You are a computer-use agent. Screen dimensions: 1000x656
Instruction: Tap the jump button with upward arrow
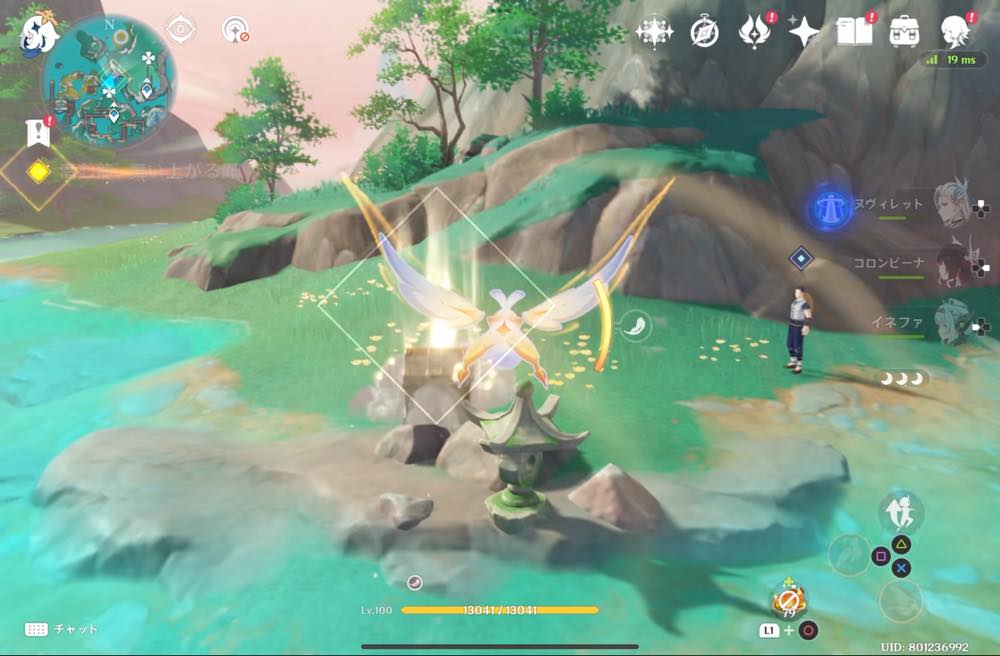click(x=900, y=514)
